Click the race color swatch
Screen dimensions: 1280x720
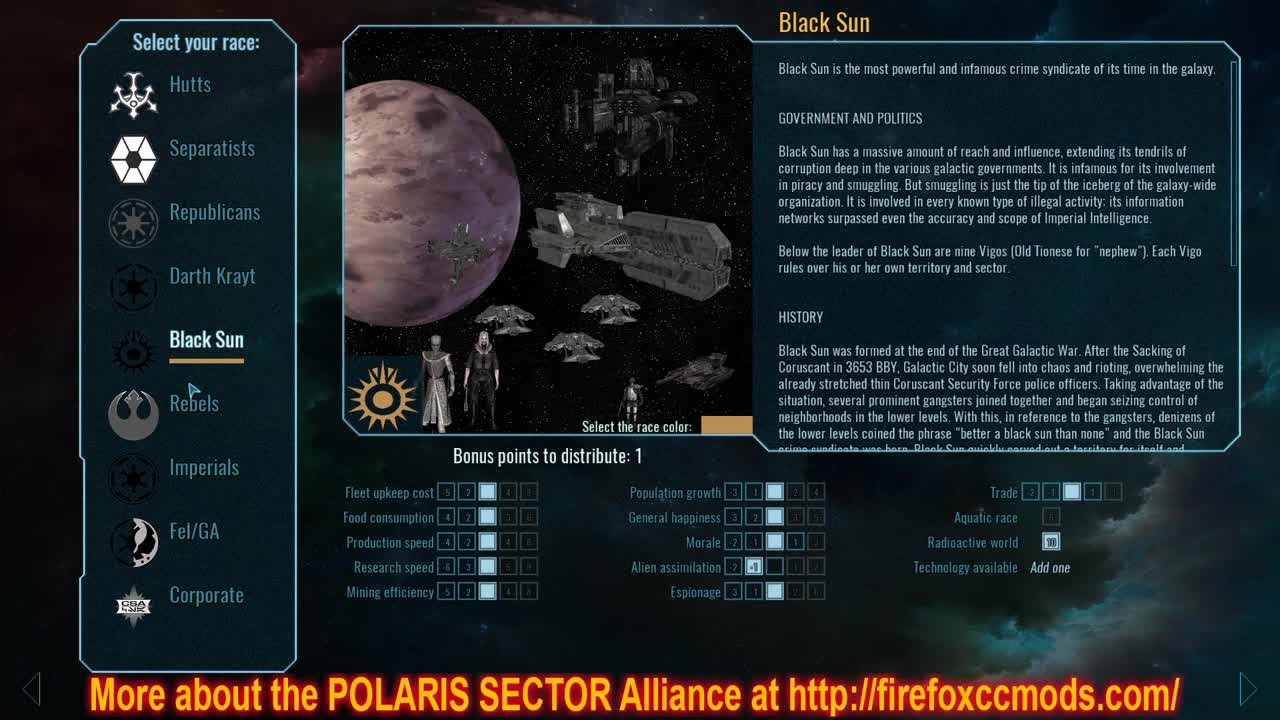(728, 425)
